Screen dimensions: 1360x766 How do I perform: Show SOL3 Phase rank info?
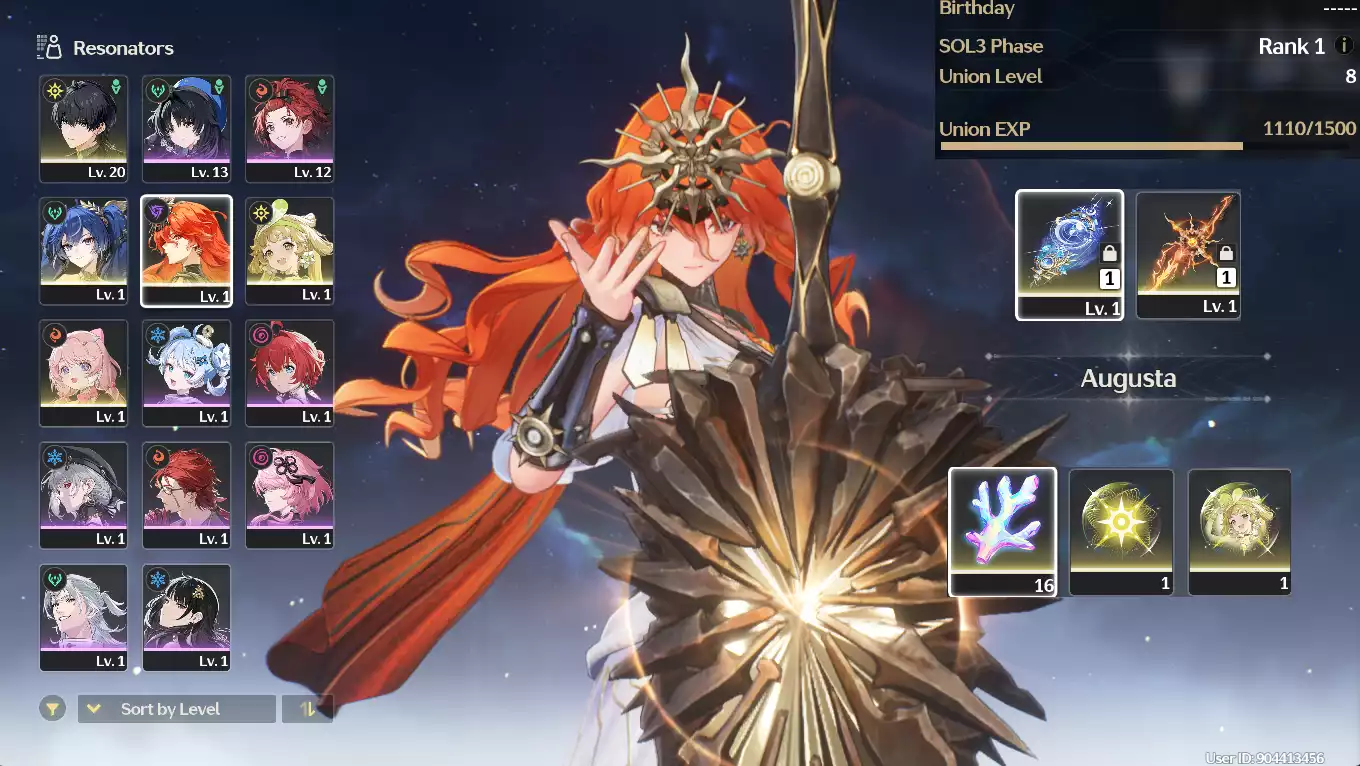[x=1344, y=46]
